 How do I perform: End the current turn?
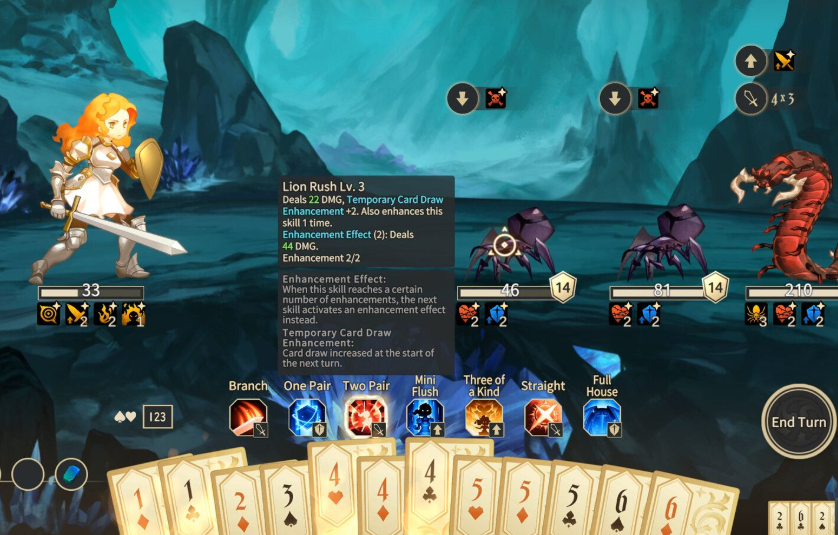coord(798,422)
